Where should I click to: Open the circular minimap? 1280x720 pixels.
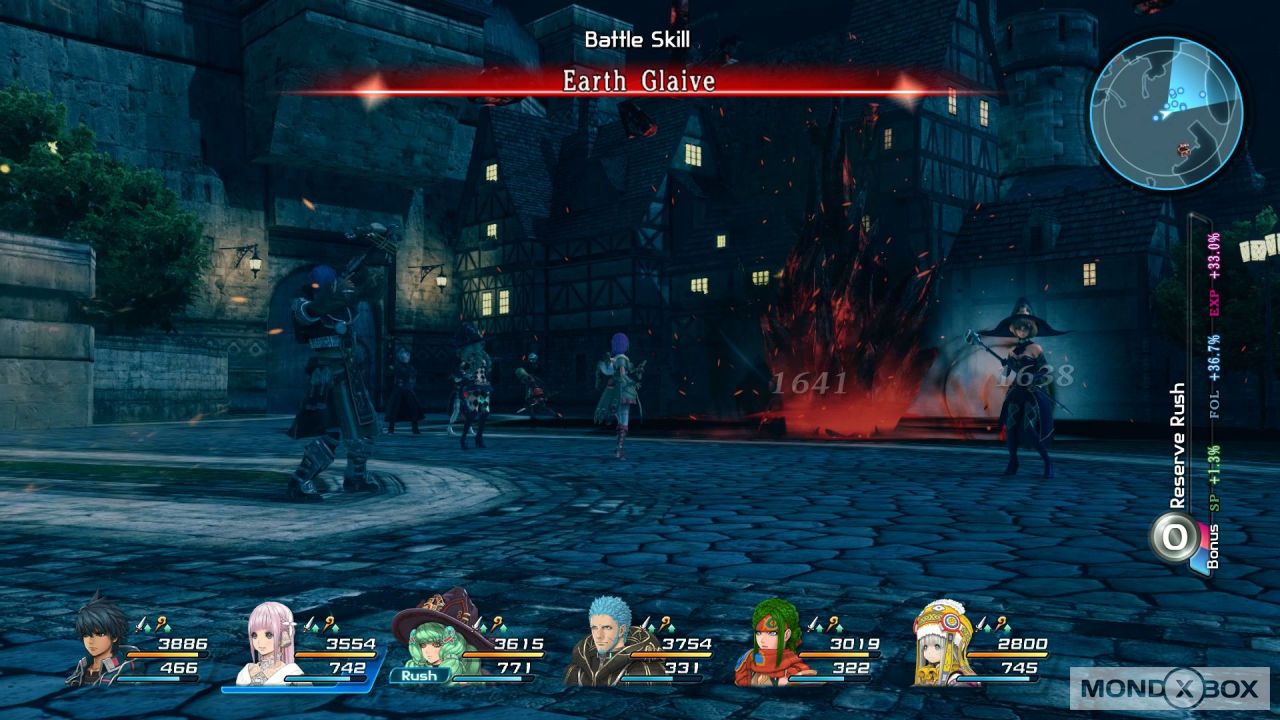tap(1165, 112)
